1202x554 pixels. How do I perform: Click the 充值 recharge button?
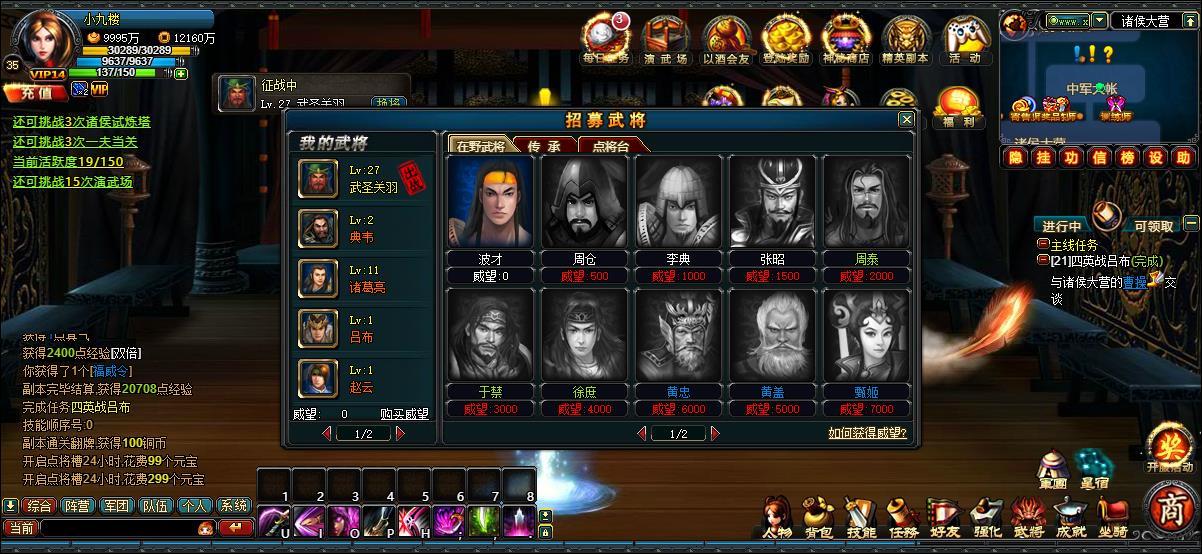pos(36,92)
